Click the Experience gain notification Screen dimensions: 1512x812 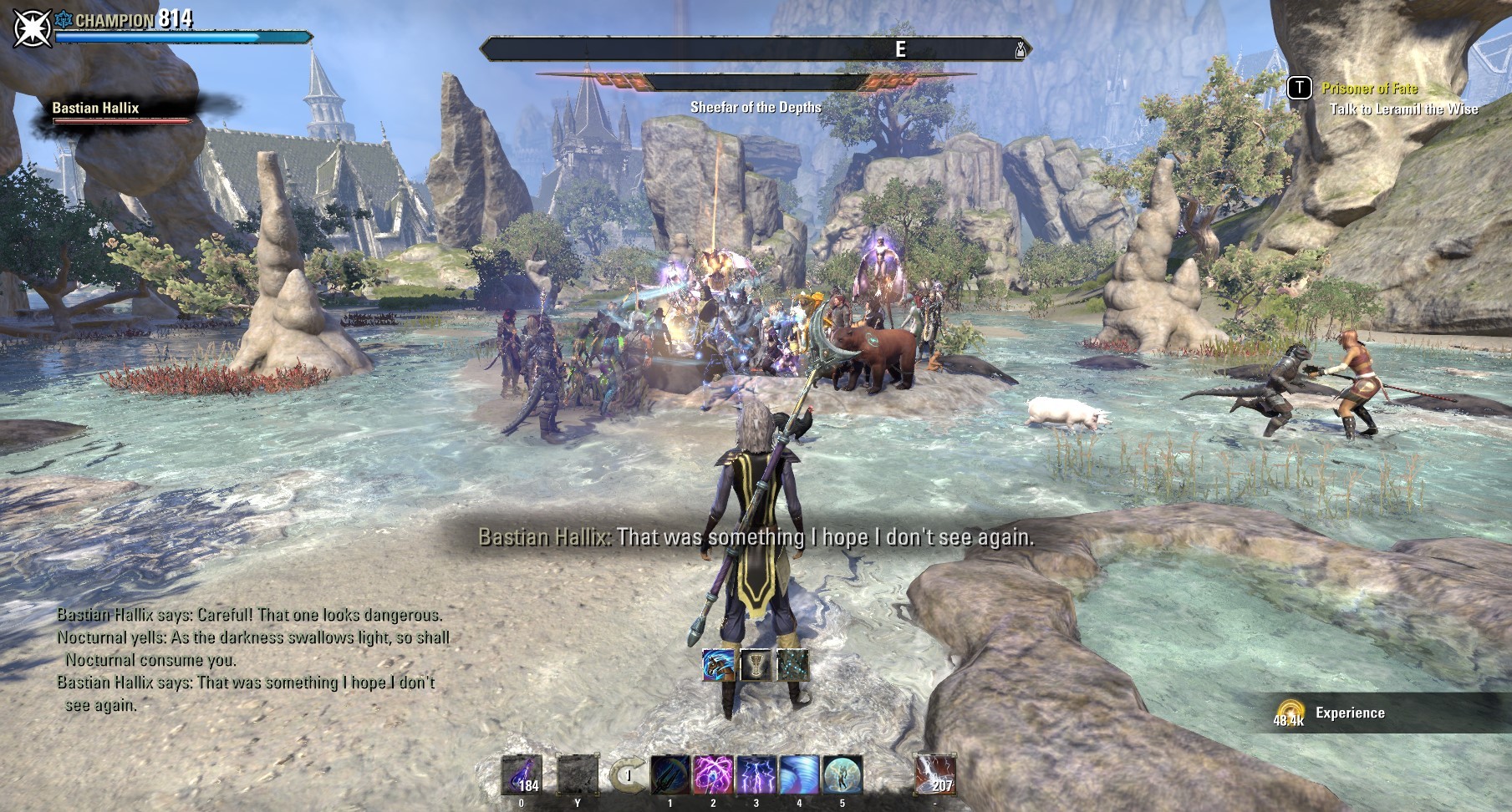point(1349,713)
